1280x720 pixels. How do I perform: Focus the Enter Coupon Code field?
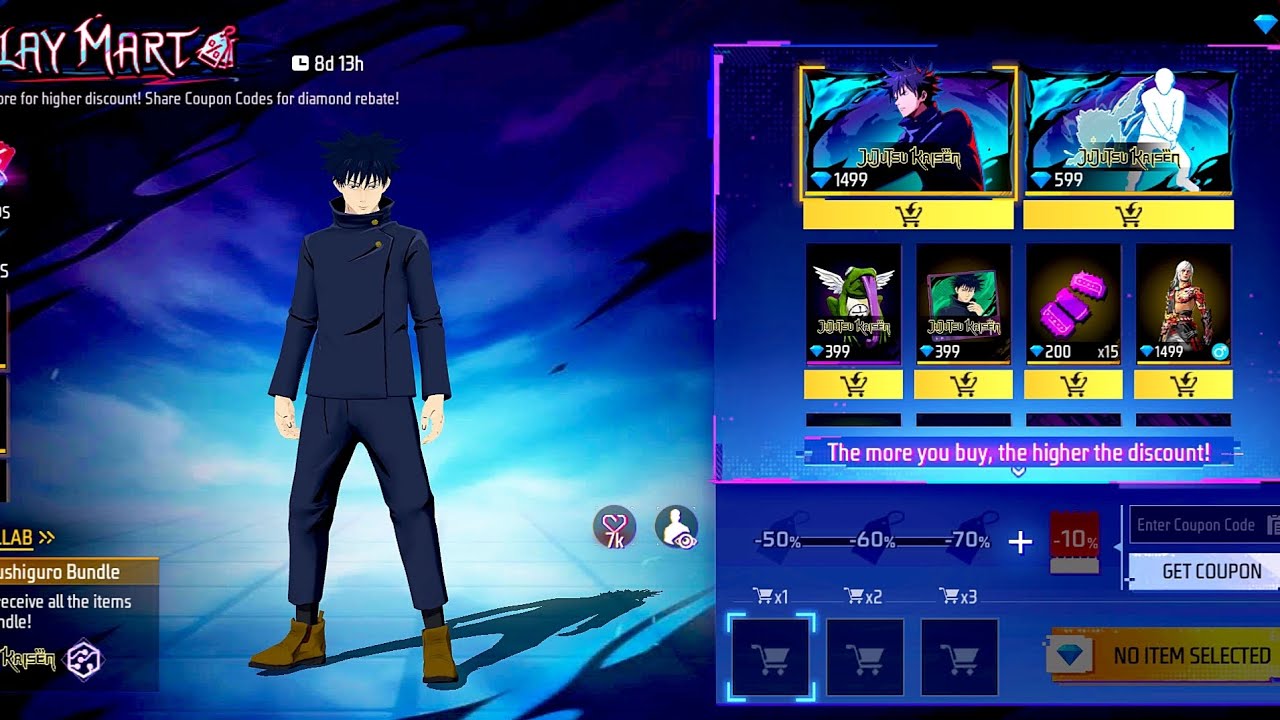pos(1198,525)
